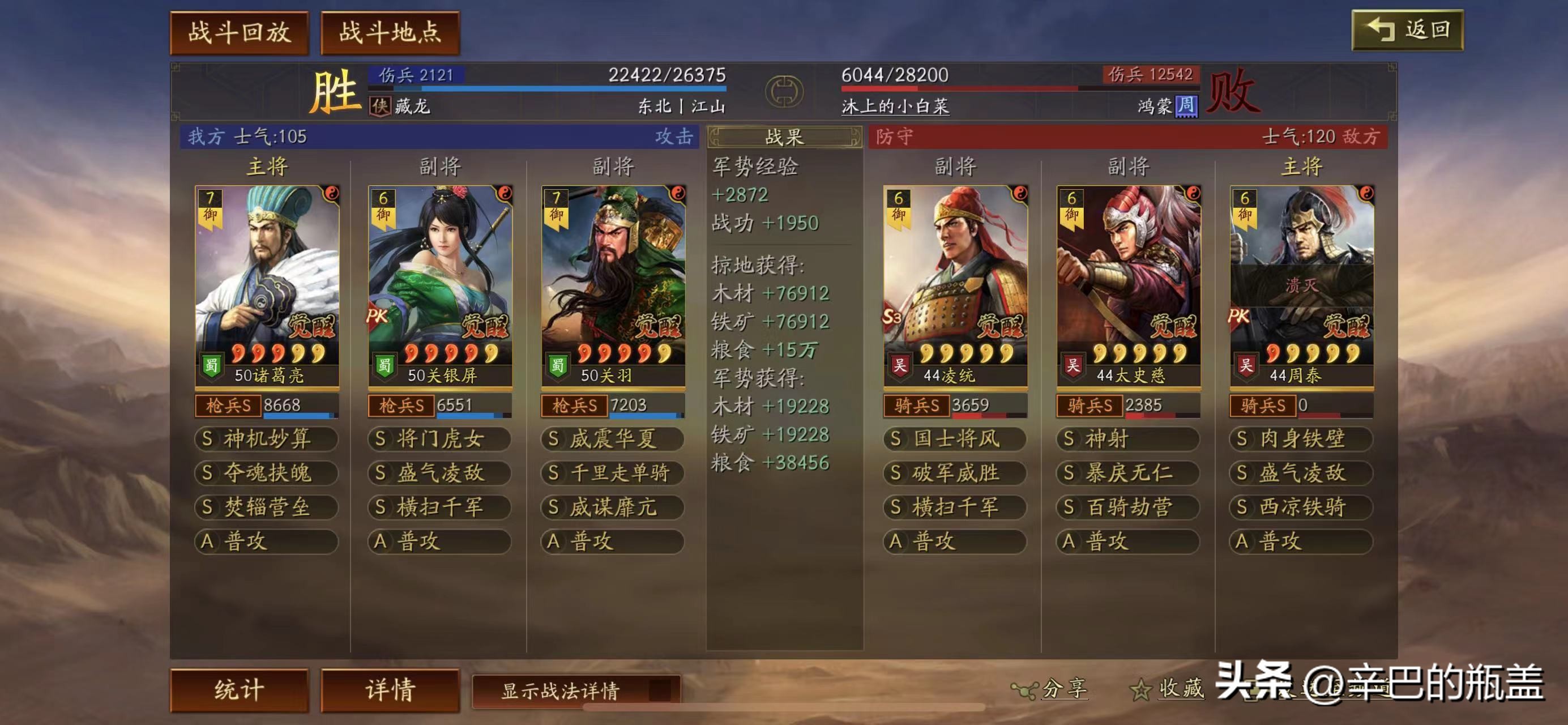Select the 关银屏 general card

[439, 286]
